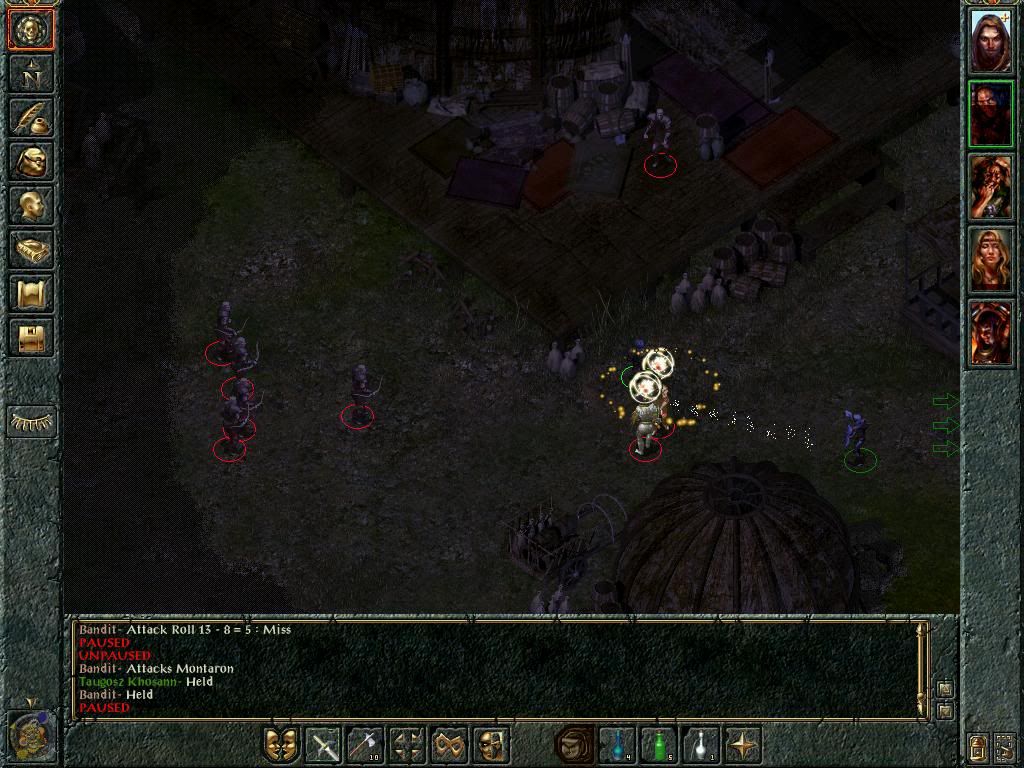Click the closed-eye rest button

pos(31,422)
